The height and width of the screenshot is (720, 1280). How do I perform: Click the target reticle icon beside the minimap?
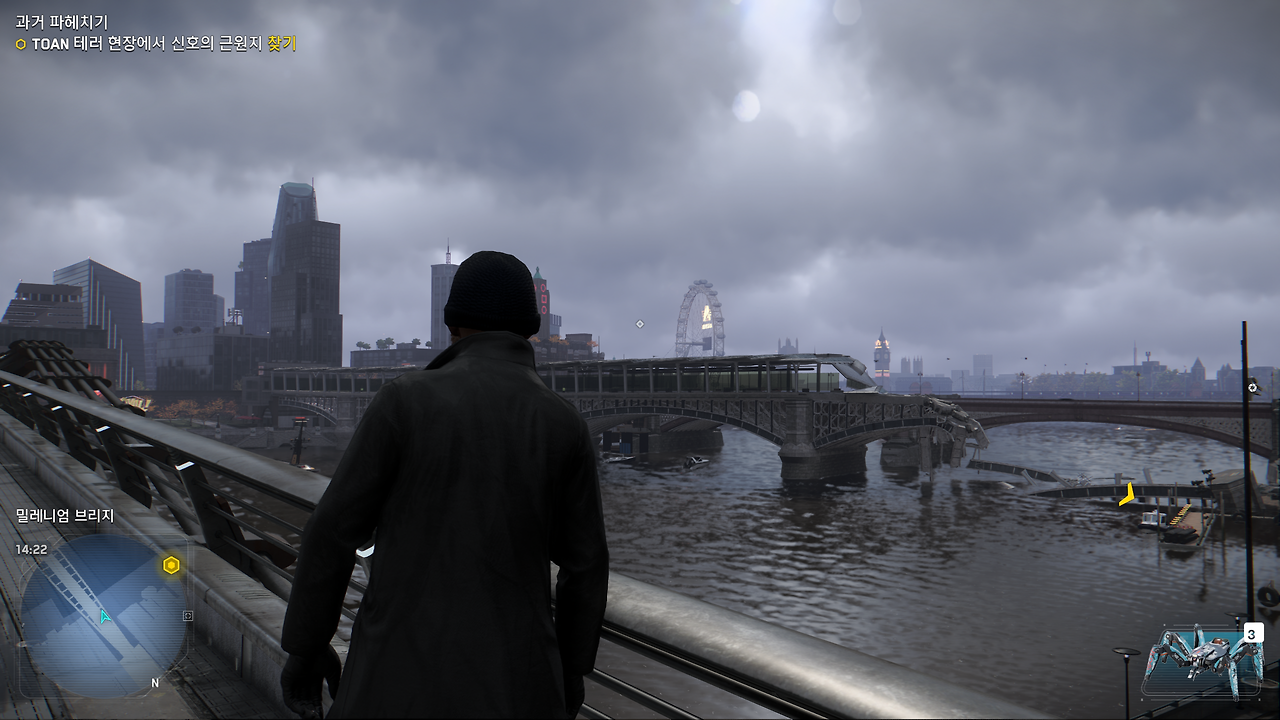point(188,616)
